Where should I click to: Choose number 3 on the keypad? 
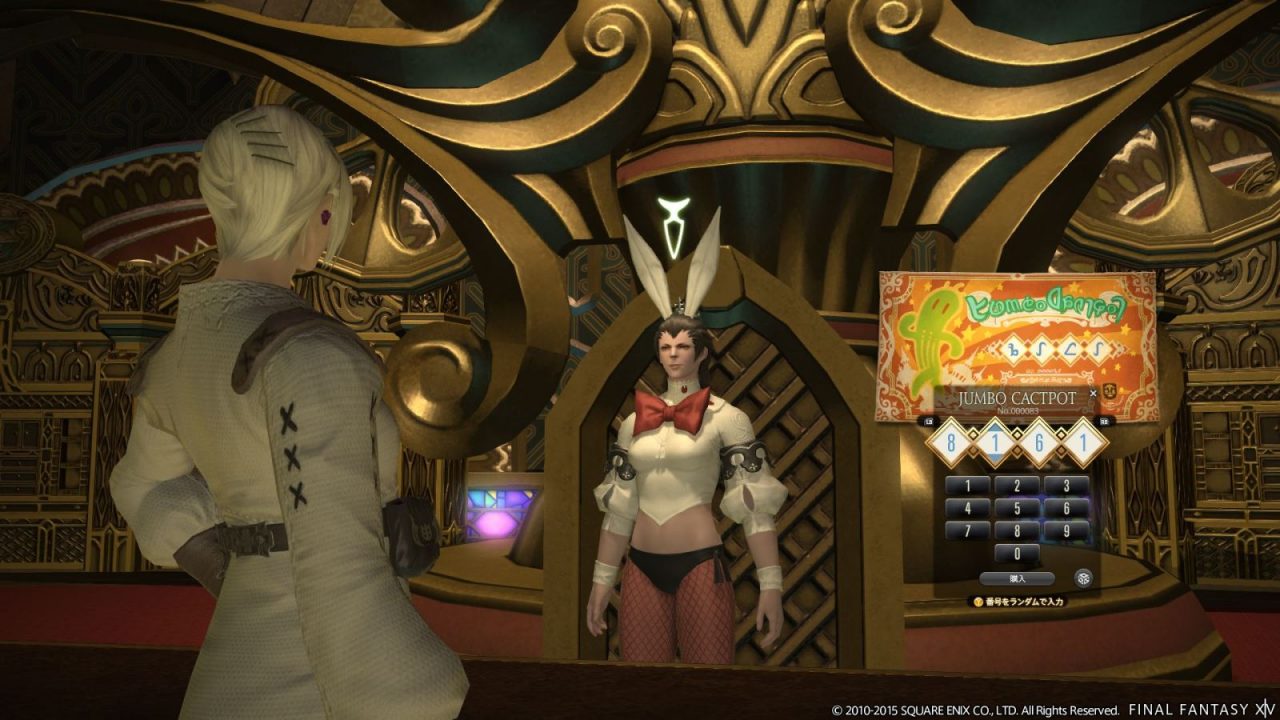point(1066,486)
